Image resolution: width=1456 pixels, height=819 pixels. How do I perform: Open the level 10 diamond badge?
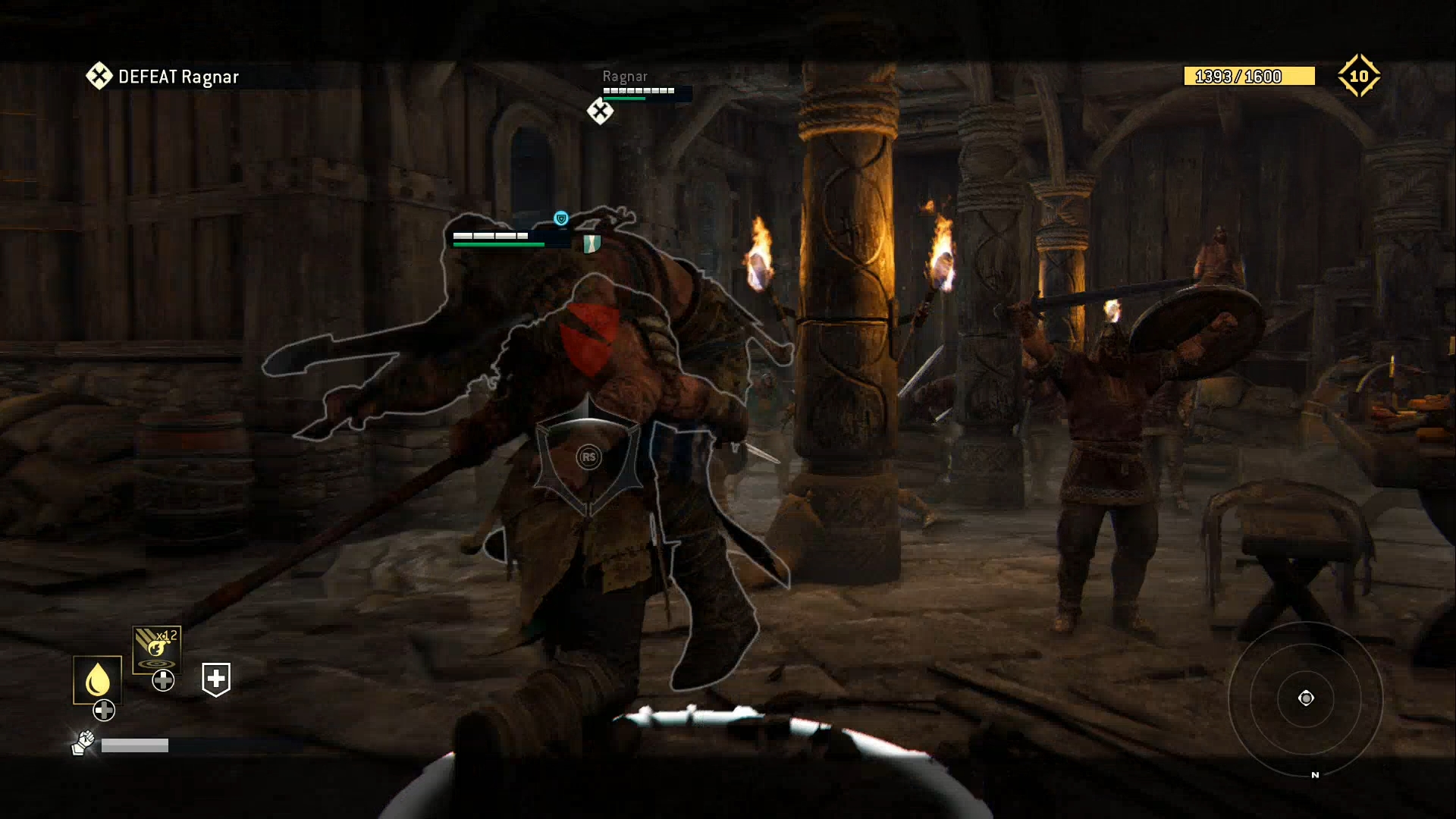1360,75
